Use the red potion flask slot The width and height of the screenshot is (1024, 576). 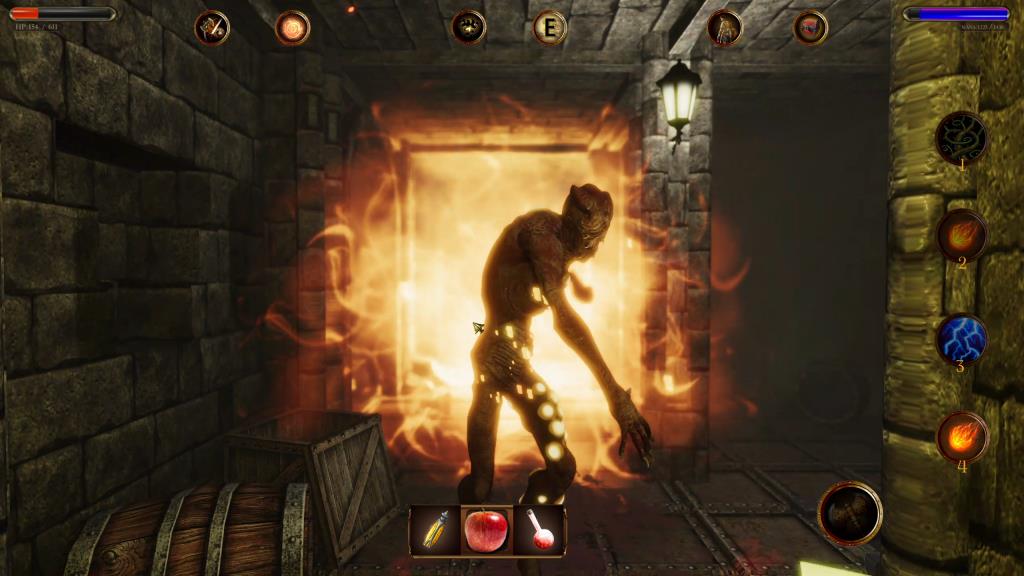pos(541,529)
